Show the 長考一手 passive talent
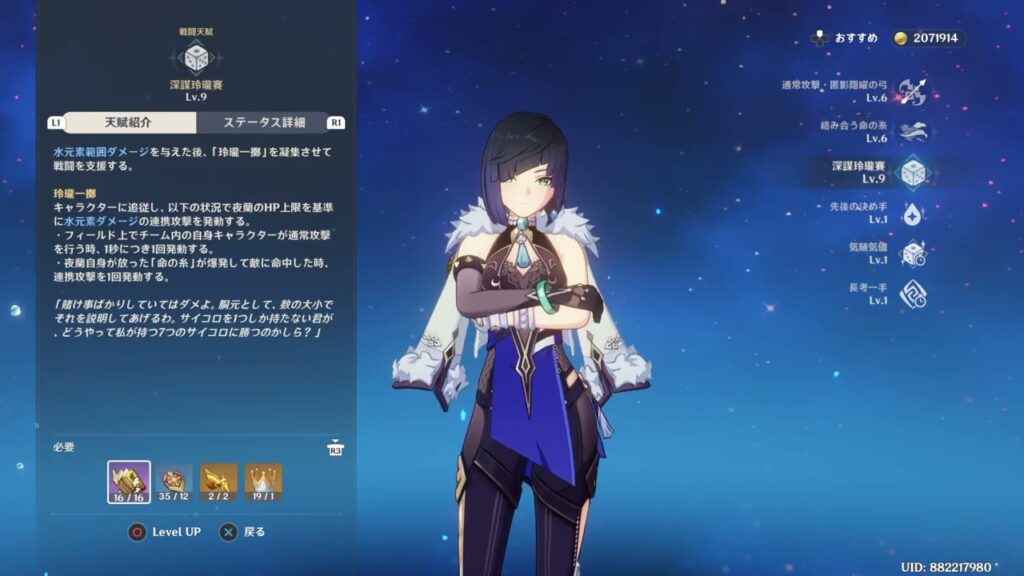1024x576 pixels. pos(912,294)
